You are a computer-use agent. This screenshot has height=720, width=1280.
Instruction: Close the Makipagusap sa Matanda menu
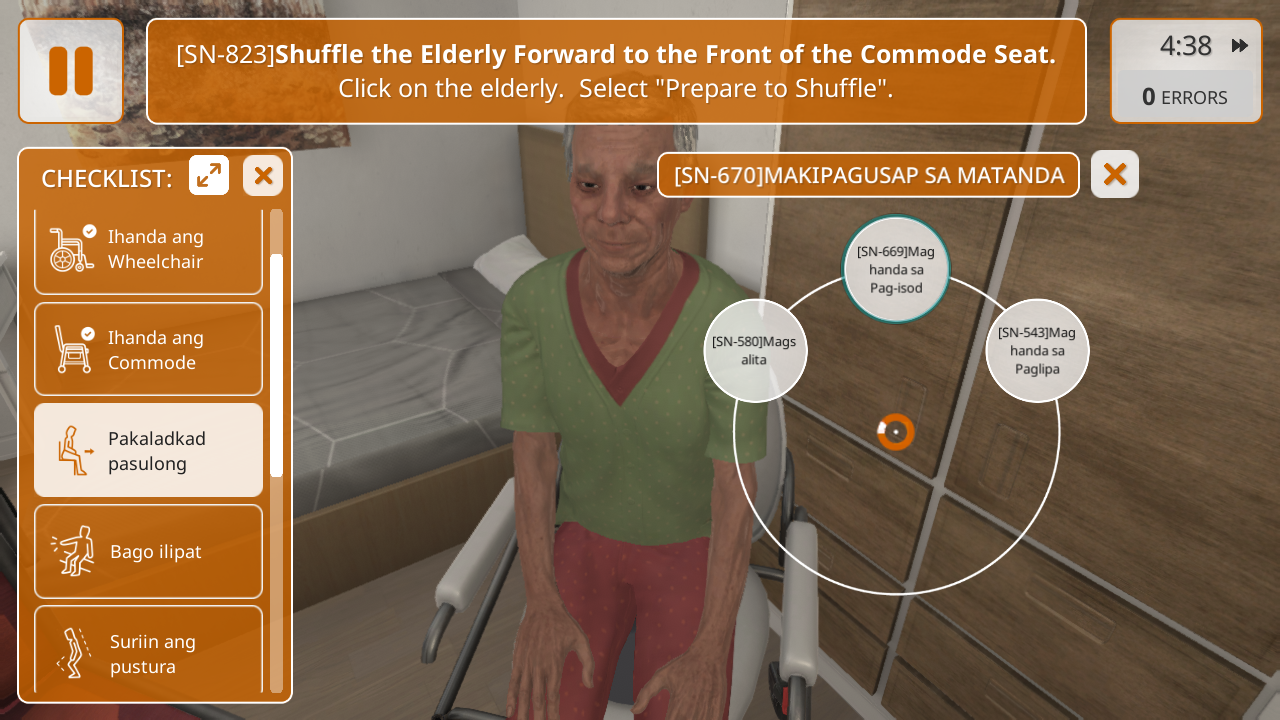tap(1114, 175)
